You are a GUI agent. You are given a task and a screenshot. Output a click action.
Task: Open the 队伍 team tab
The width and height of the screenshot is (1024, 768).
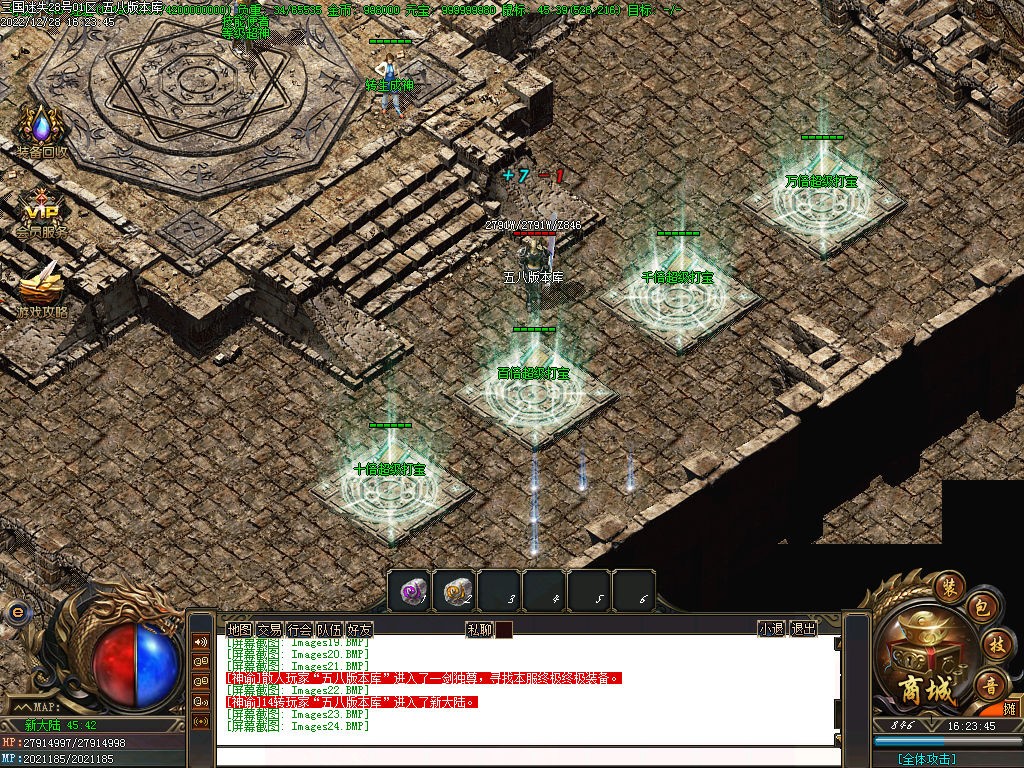pyautogui.click(x=329, y=630)
